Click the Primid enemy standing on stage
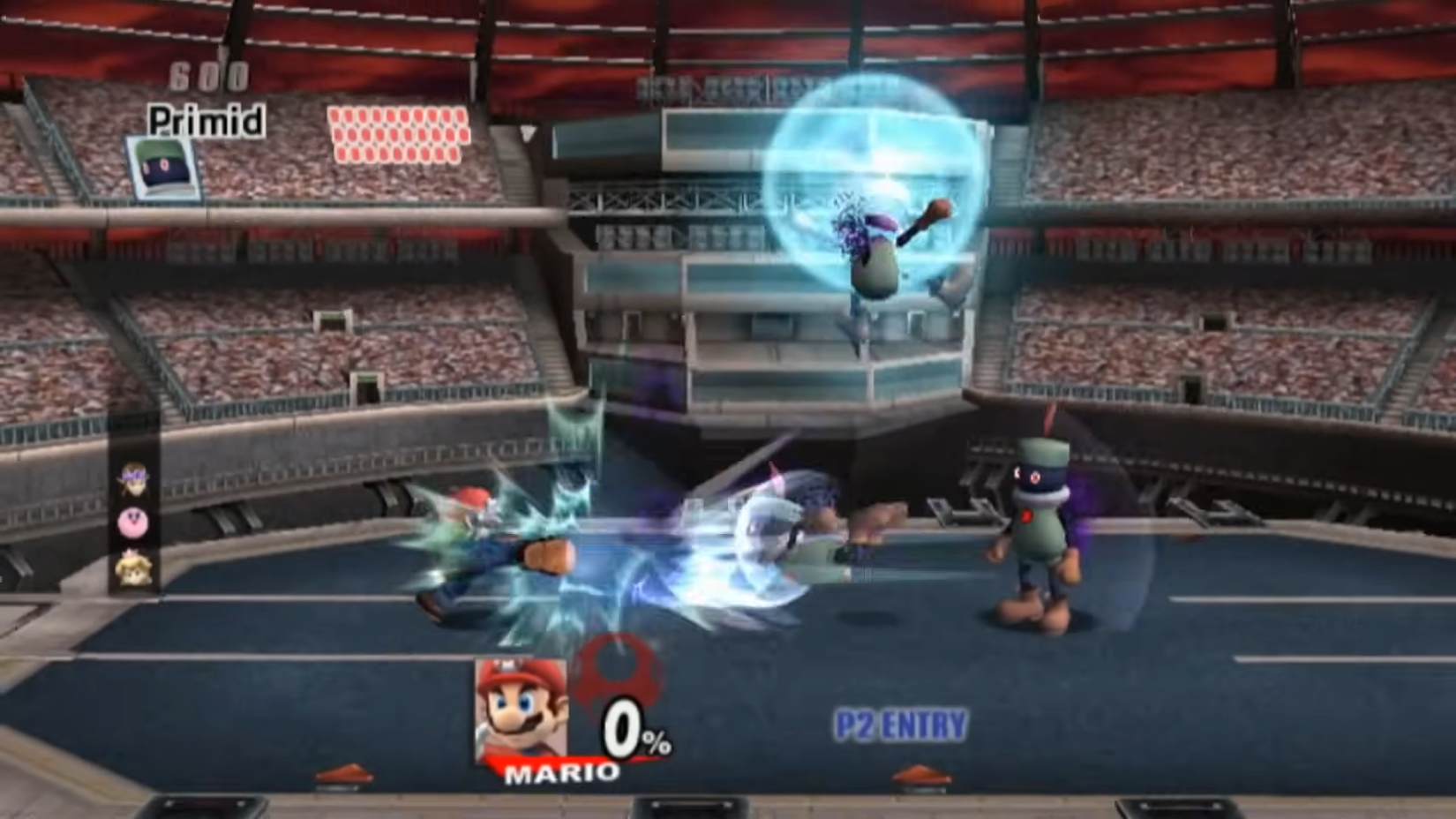 click(x=1037, y=521)
